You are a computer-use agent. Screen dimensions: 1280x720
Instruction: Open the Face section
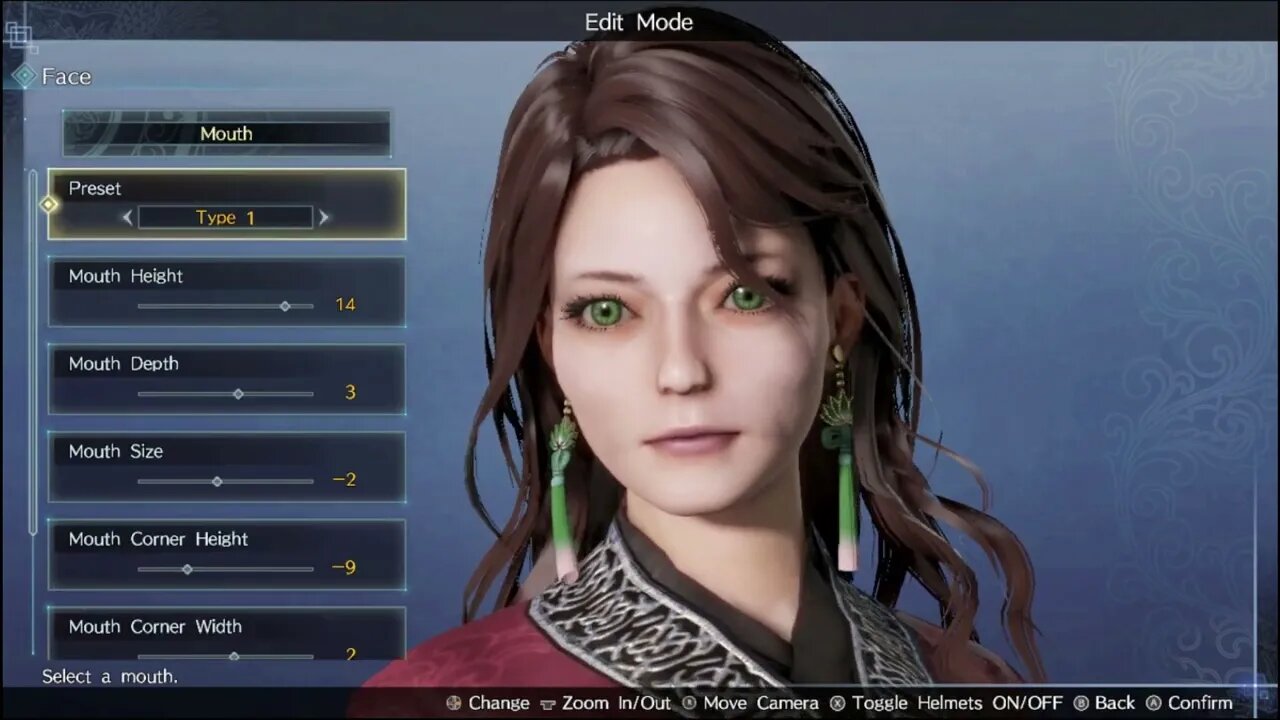click(65, 75)
